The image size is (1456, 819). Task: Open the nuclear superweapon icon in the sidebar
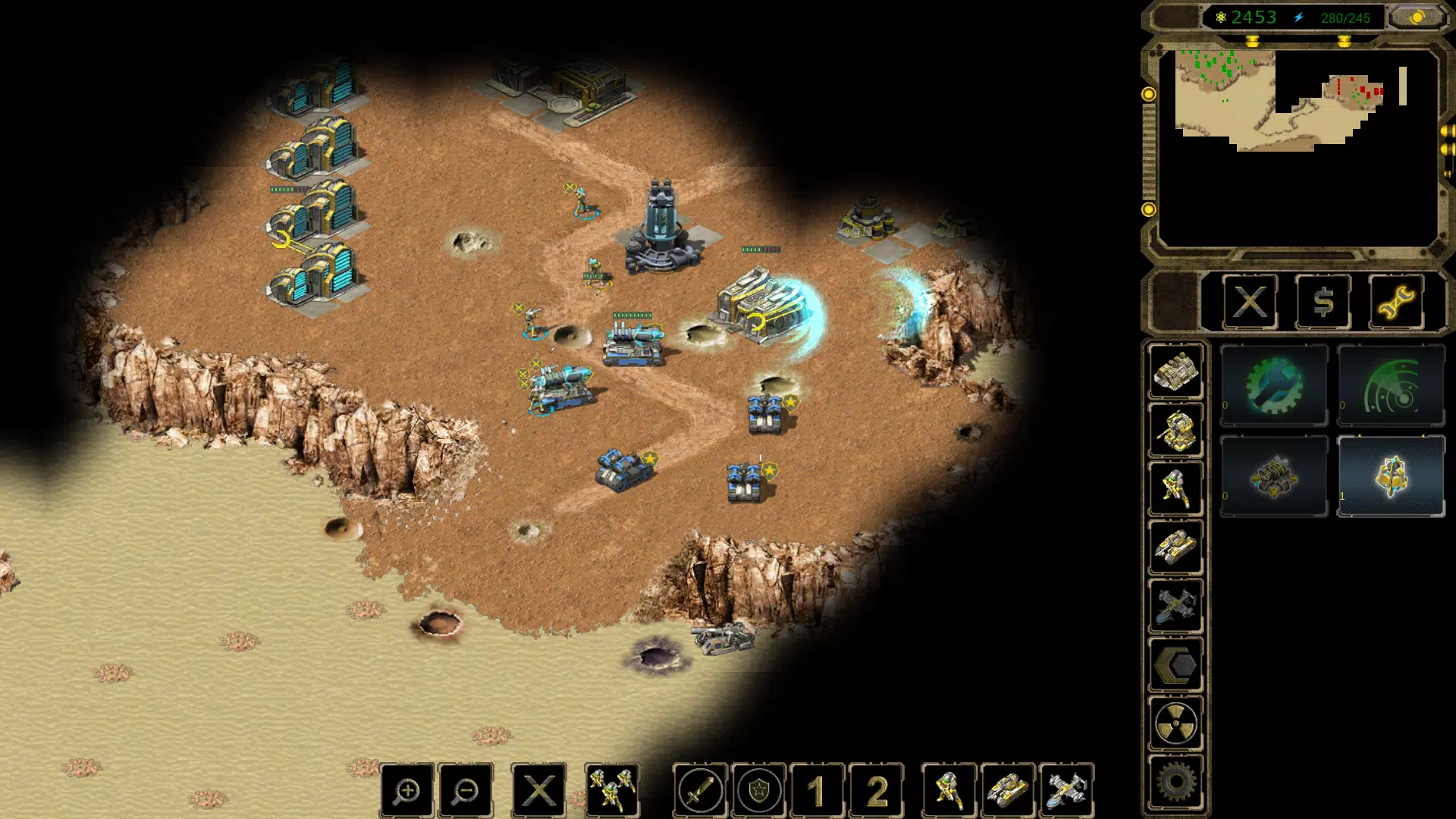point(1176,720)
